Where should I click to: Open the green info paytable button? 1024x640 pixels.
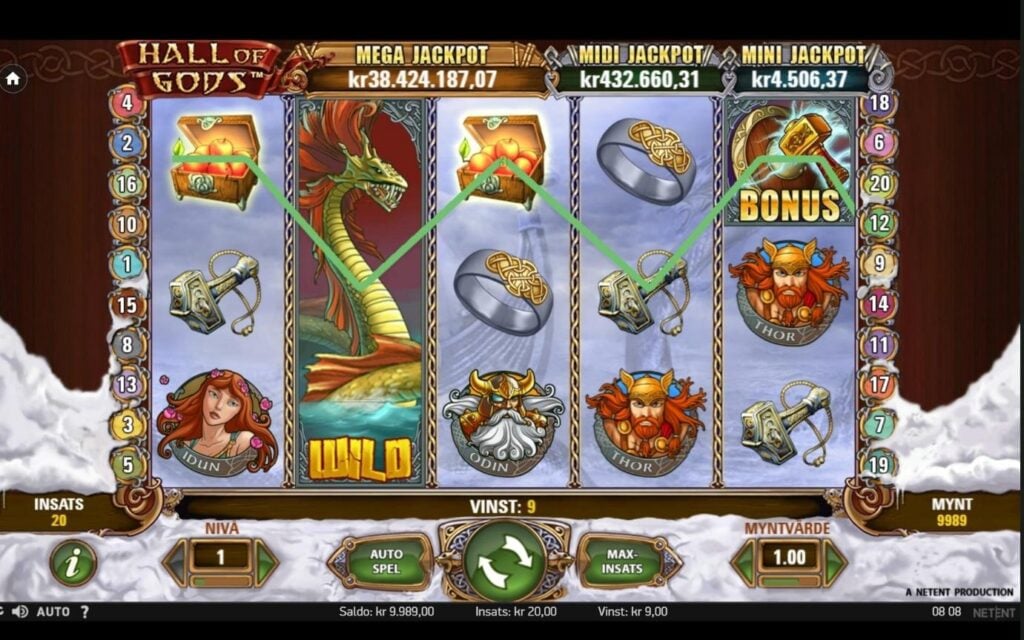(x=73, y=563)
